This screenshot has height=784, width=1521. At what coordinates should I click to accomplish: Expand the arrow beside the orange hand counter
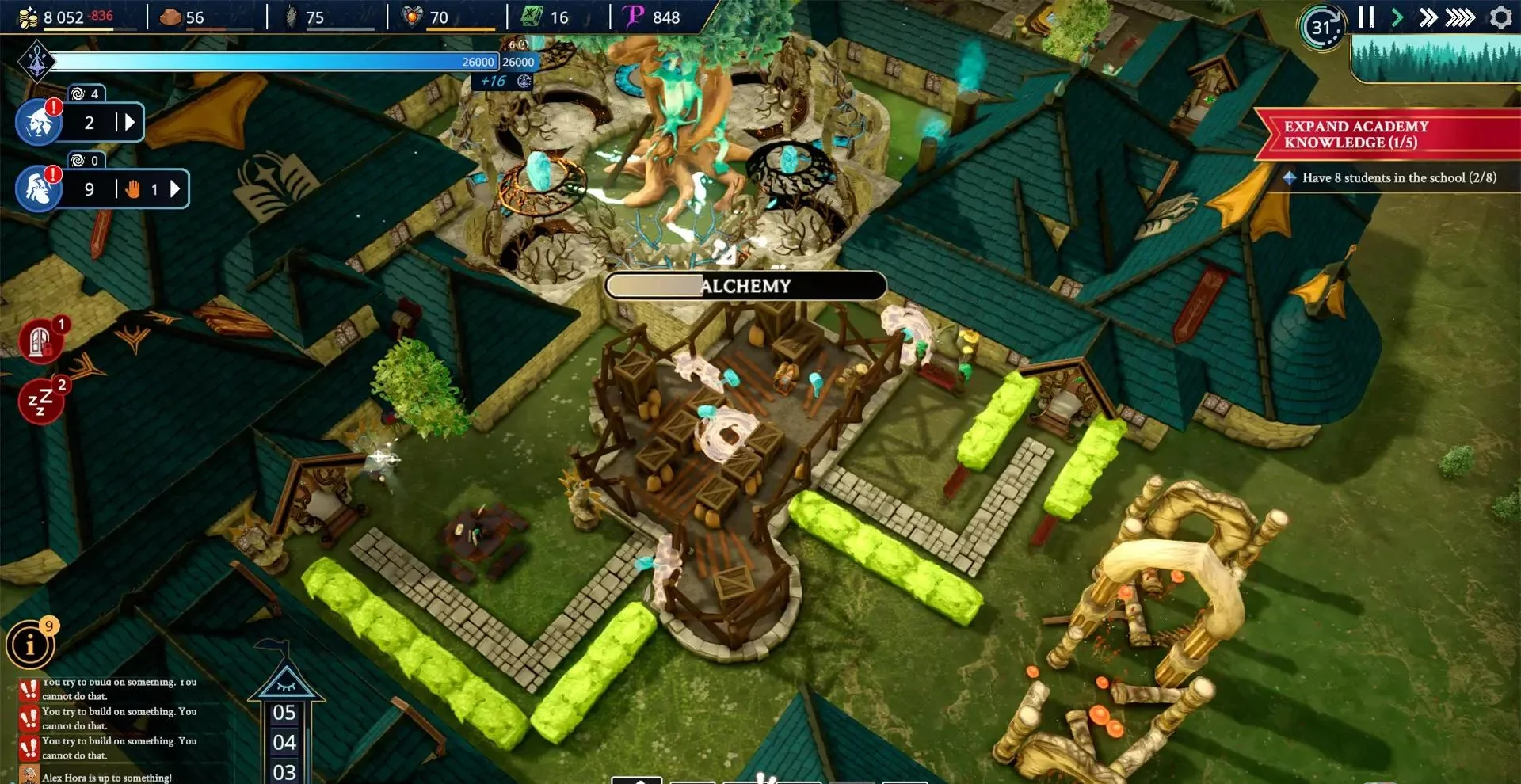(x=175, y=189)
